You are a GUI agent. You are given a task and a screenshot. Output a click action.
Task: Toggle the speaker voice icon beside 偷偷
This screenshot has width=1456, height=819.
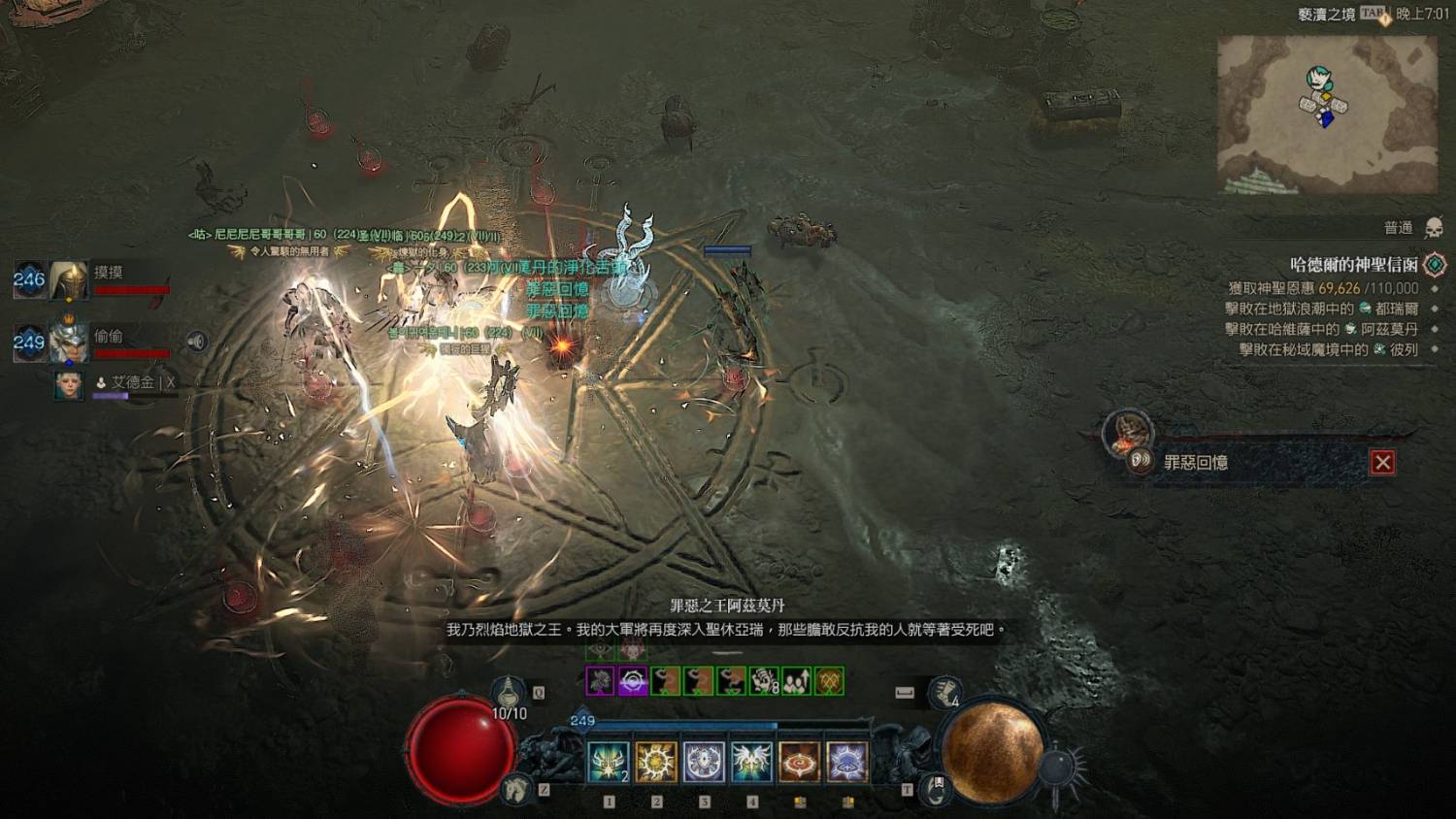pyautogui.click(x=197, y=342)
